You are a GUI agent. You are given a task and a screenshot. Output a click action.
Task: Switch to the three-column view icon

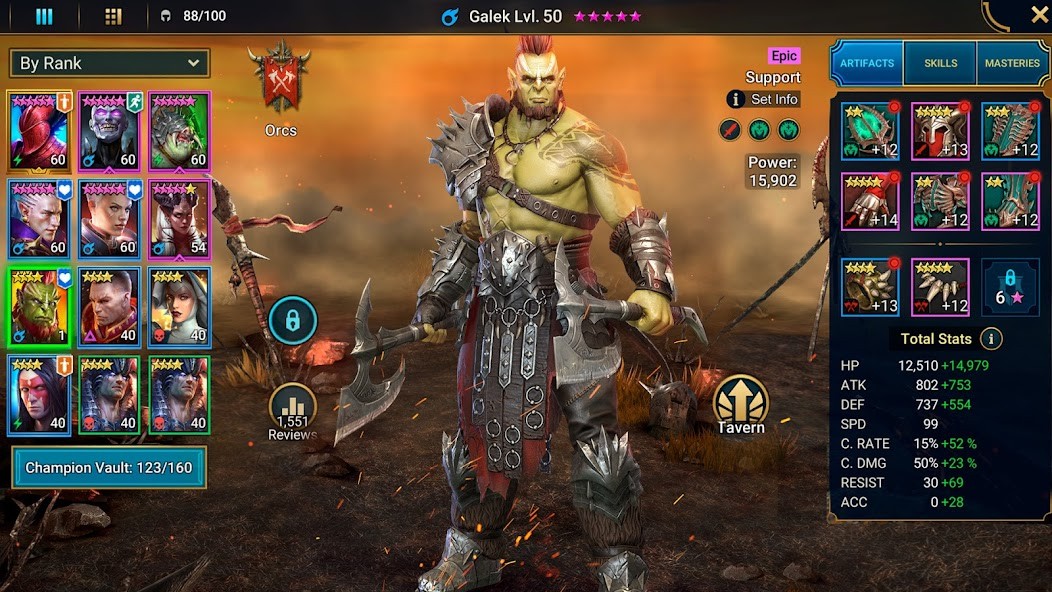tap(44, 16)
